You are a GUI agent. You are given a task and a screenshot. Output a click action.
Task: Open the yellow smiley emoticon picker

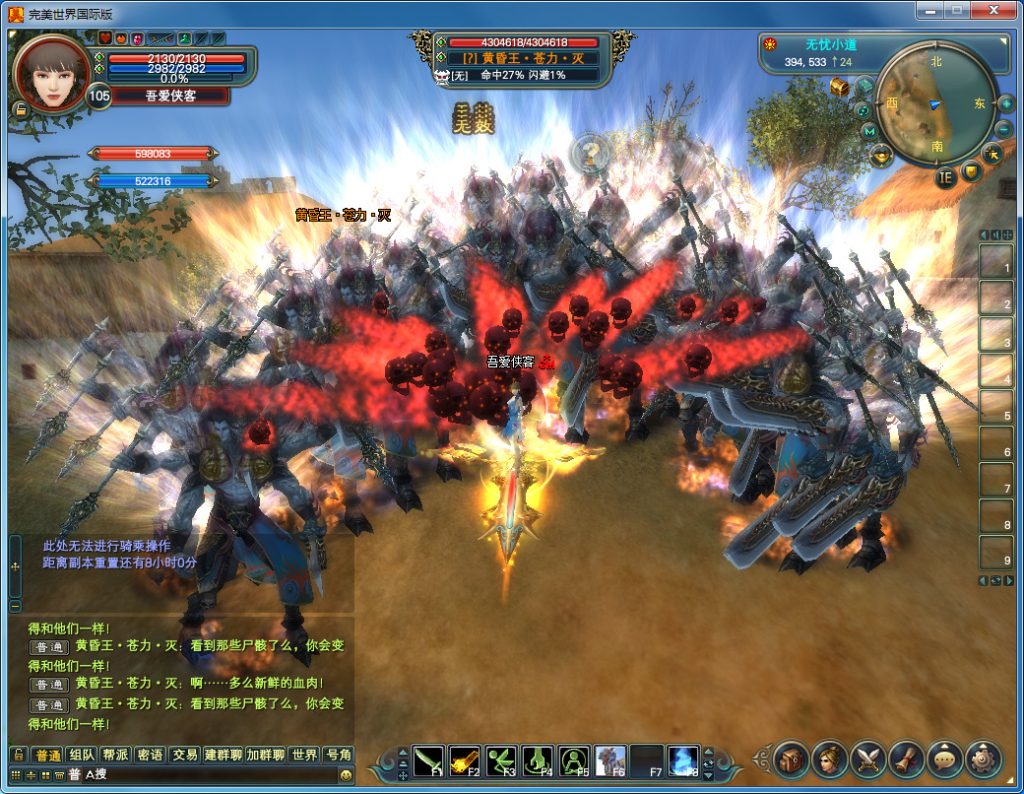[x=346, y=775]
